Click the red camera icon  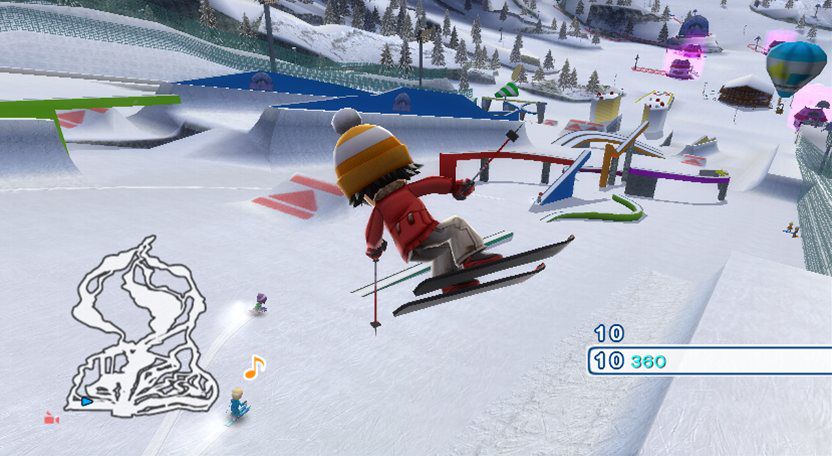click(51, 419)
